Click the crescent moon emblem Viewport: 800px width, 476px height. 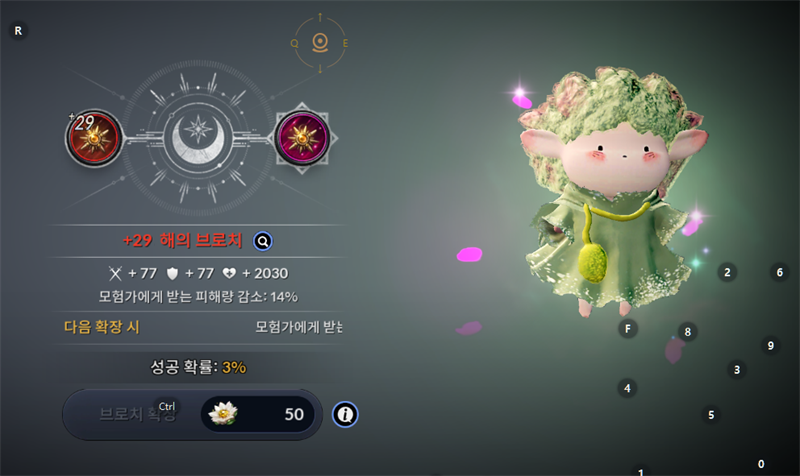[197, 139]
